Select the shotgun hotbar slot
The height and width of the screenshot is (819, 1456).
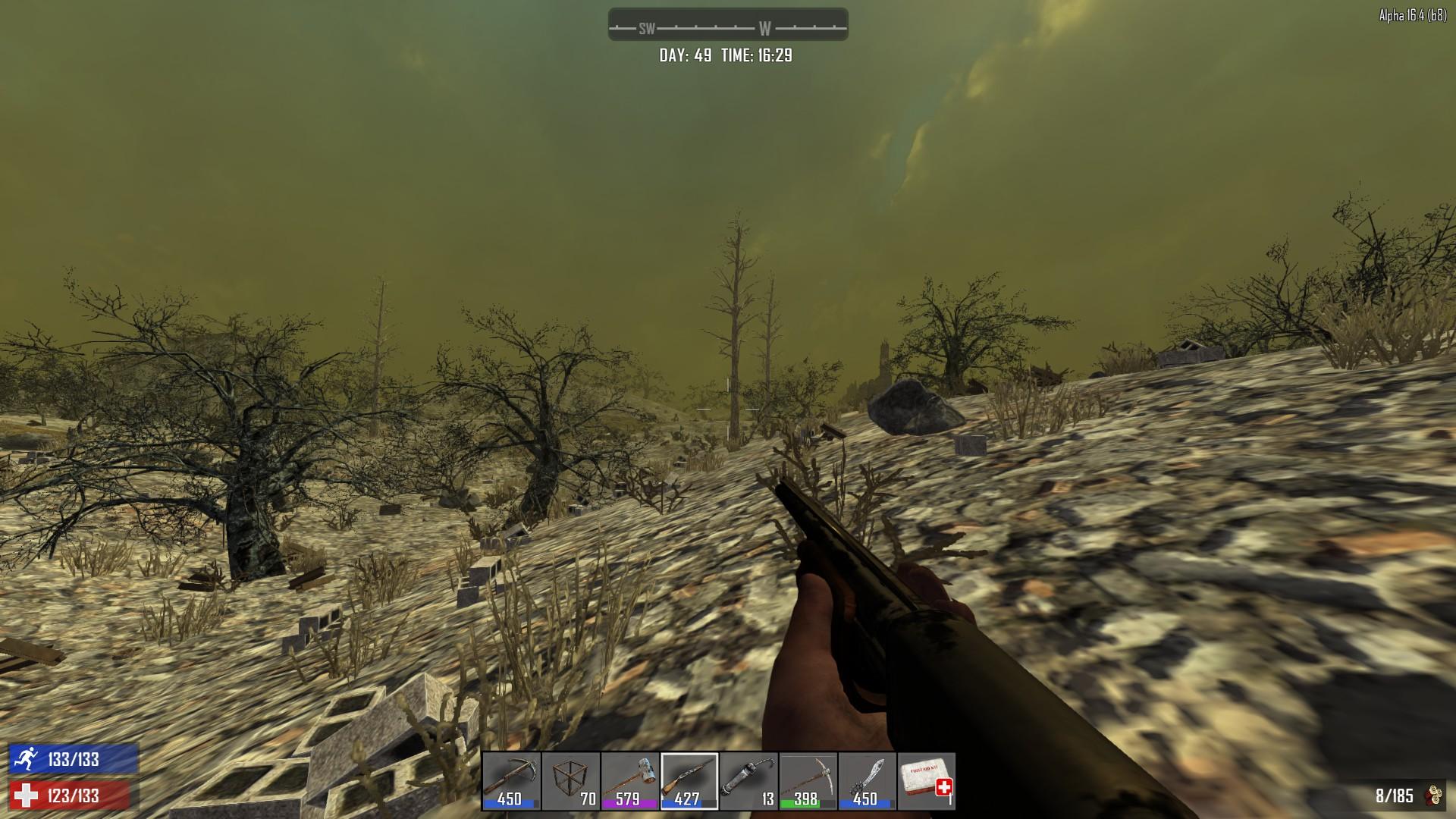[x=689, y=781]
